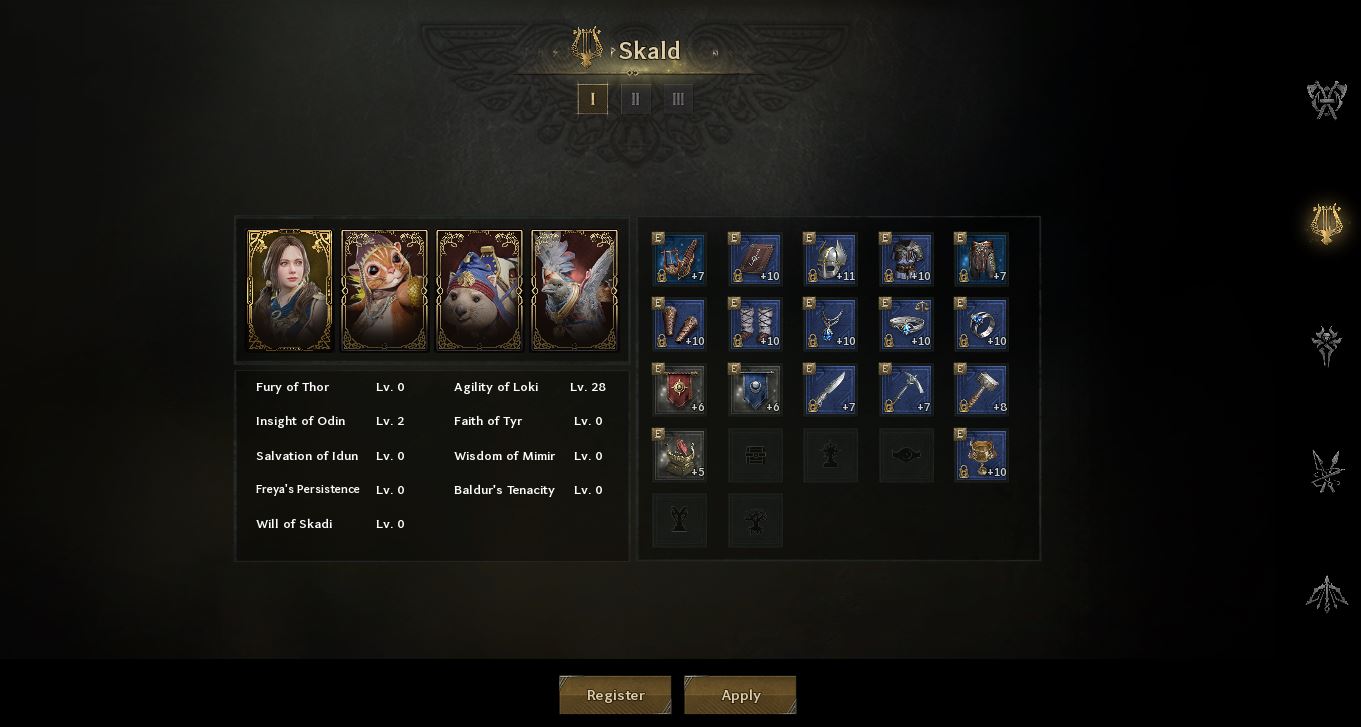Select the red banner +6 slot
1361x727 pixels.
click(679, 390)
